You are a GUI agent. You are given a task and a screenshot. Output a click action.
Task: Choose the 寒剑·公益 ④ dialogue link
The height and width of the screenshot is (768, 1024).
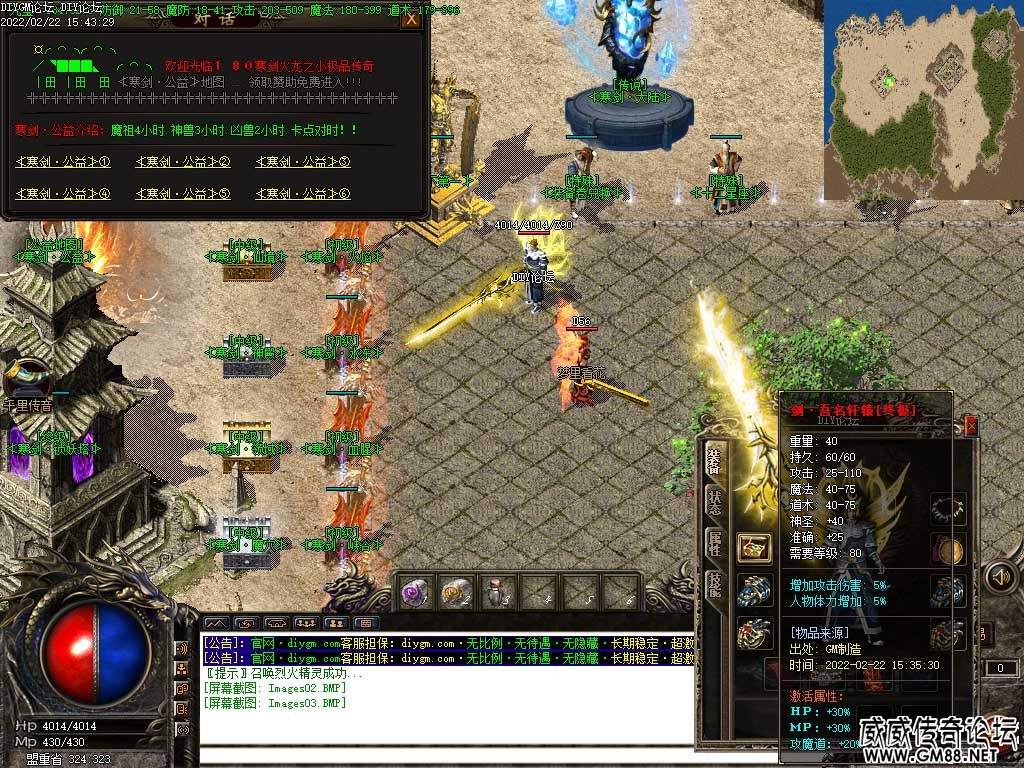pos(62,194)
